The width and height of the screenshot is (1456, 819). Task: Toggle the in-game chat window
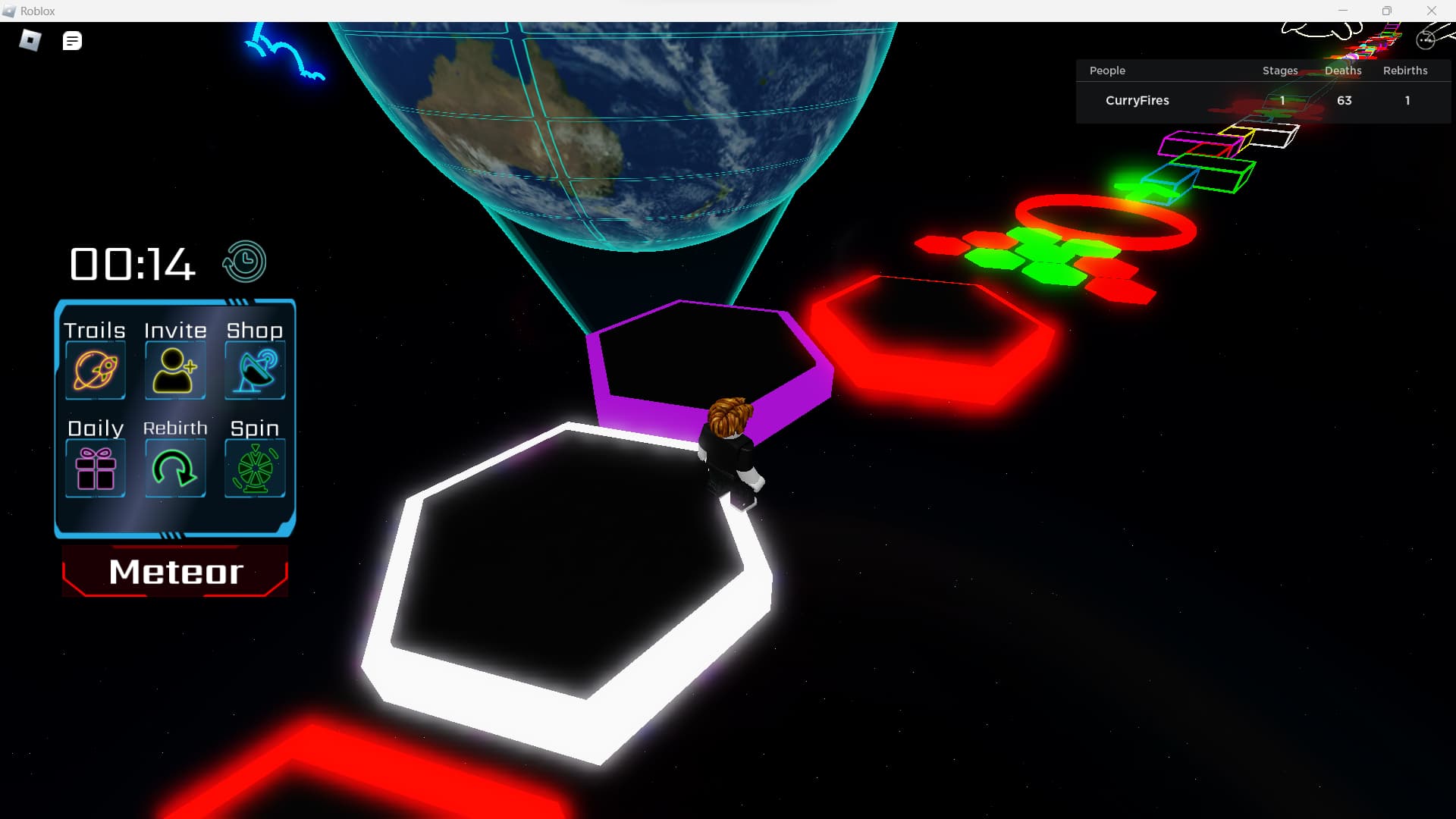point(72,40)
